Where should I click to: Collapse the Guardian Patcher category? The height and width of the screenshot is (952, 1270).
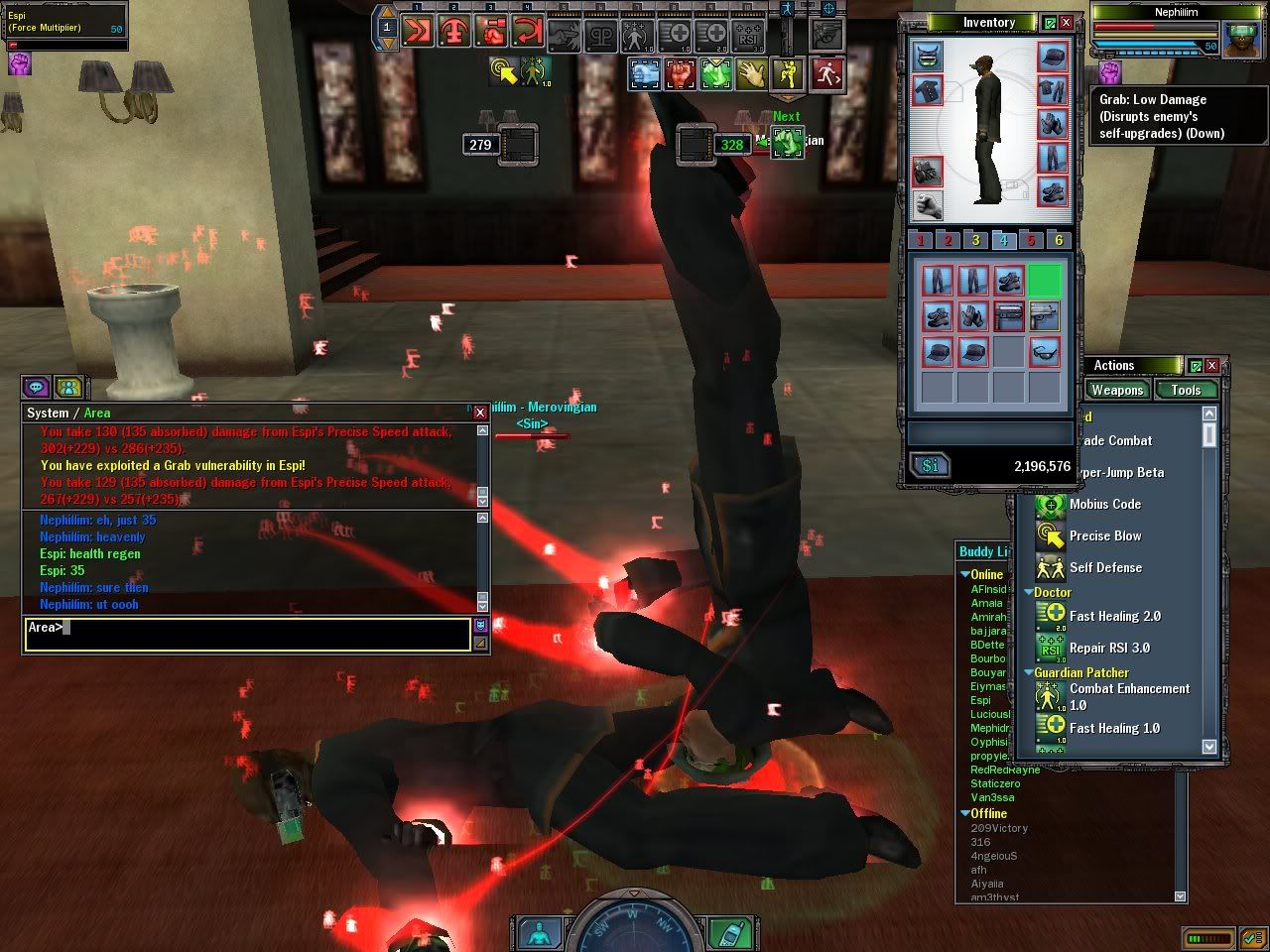(x=1029, y=672)
